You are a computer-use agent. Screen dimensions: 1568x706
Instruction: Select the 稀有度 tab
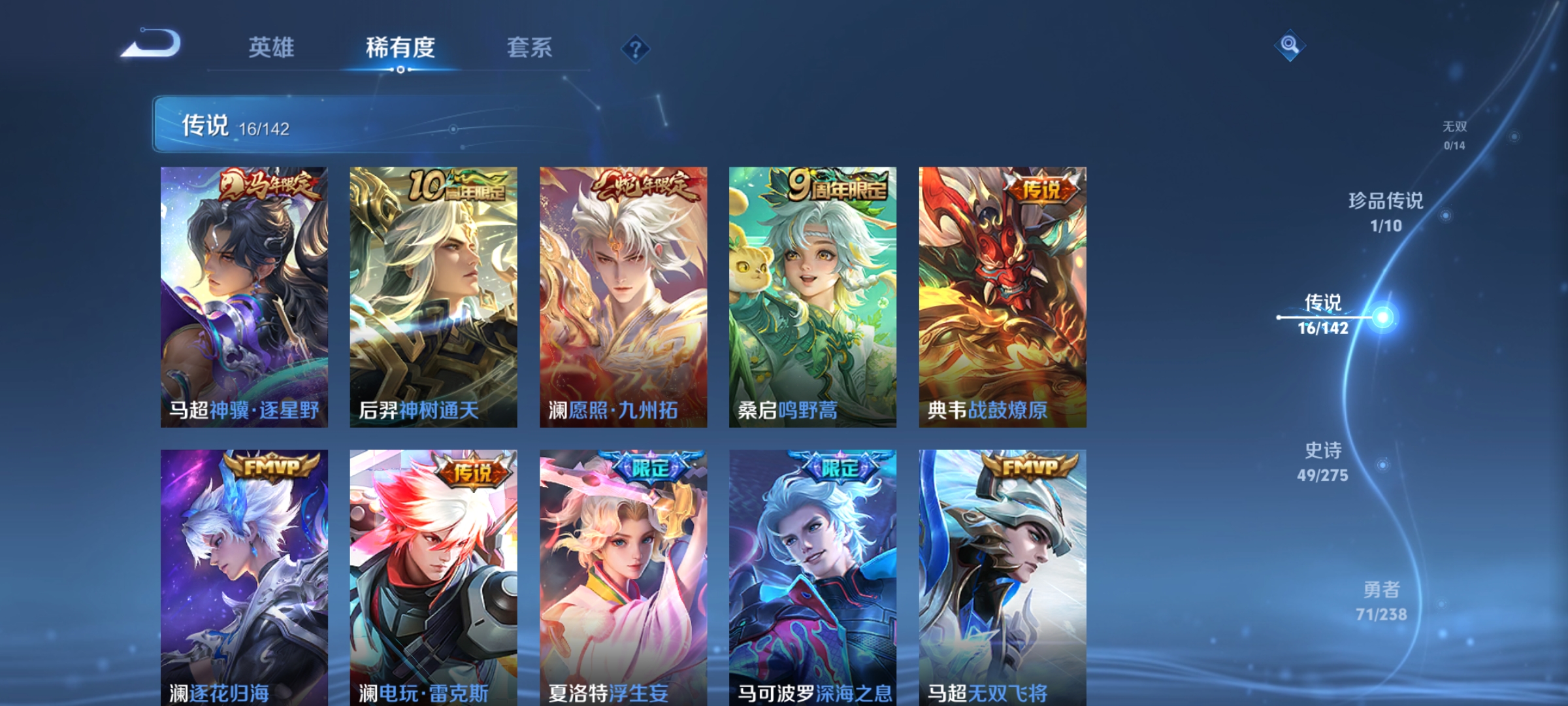pos(400,47)
